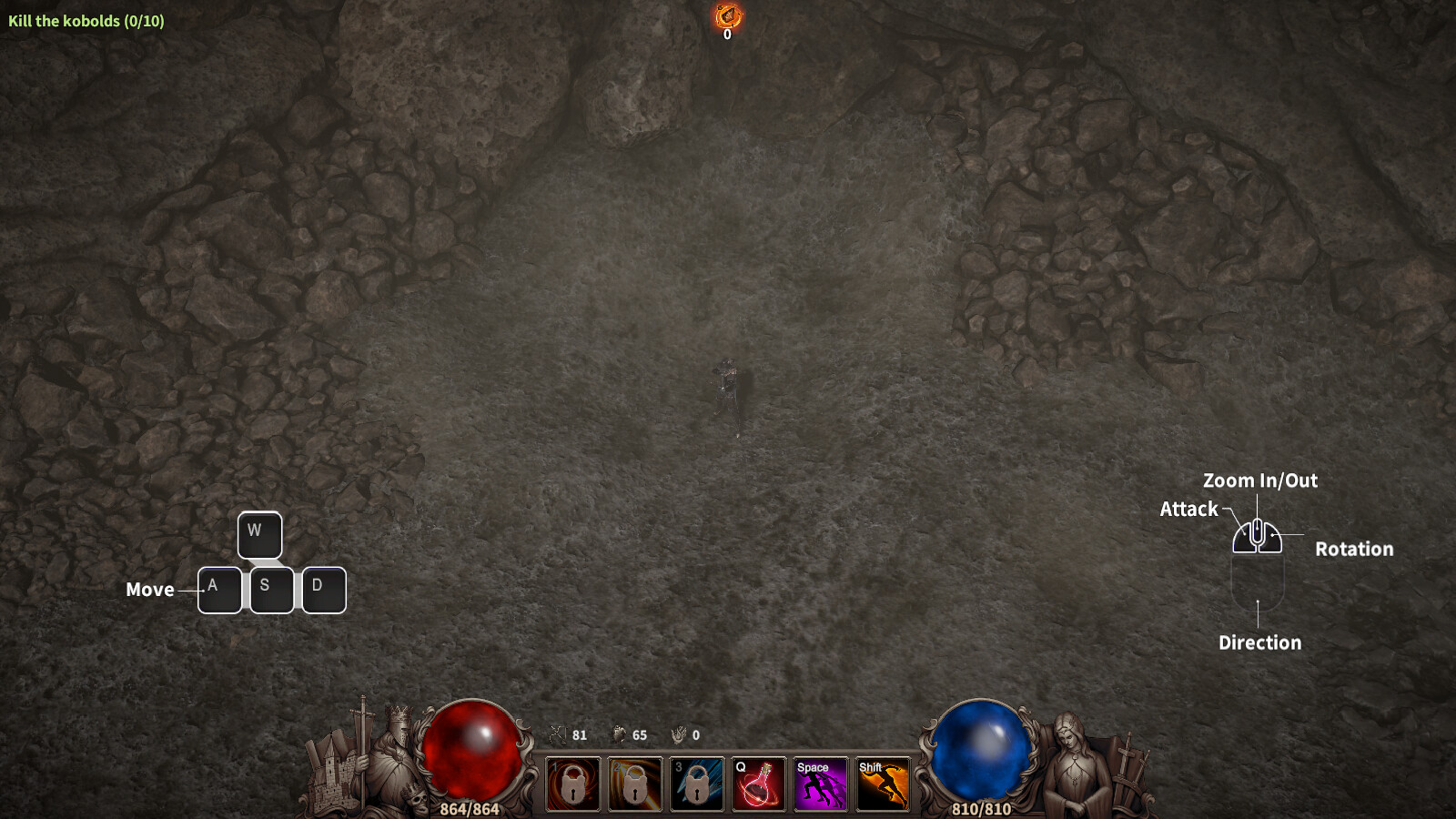Click the blue slash skill in slot 3
1456x819 pixels.
point(697,784)
